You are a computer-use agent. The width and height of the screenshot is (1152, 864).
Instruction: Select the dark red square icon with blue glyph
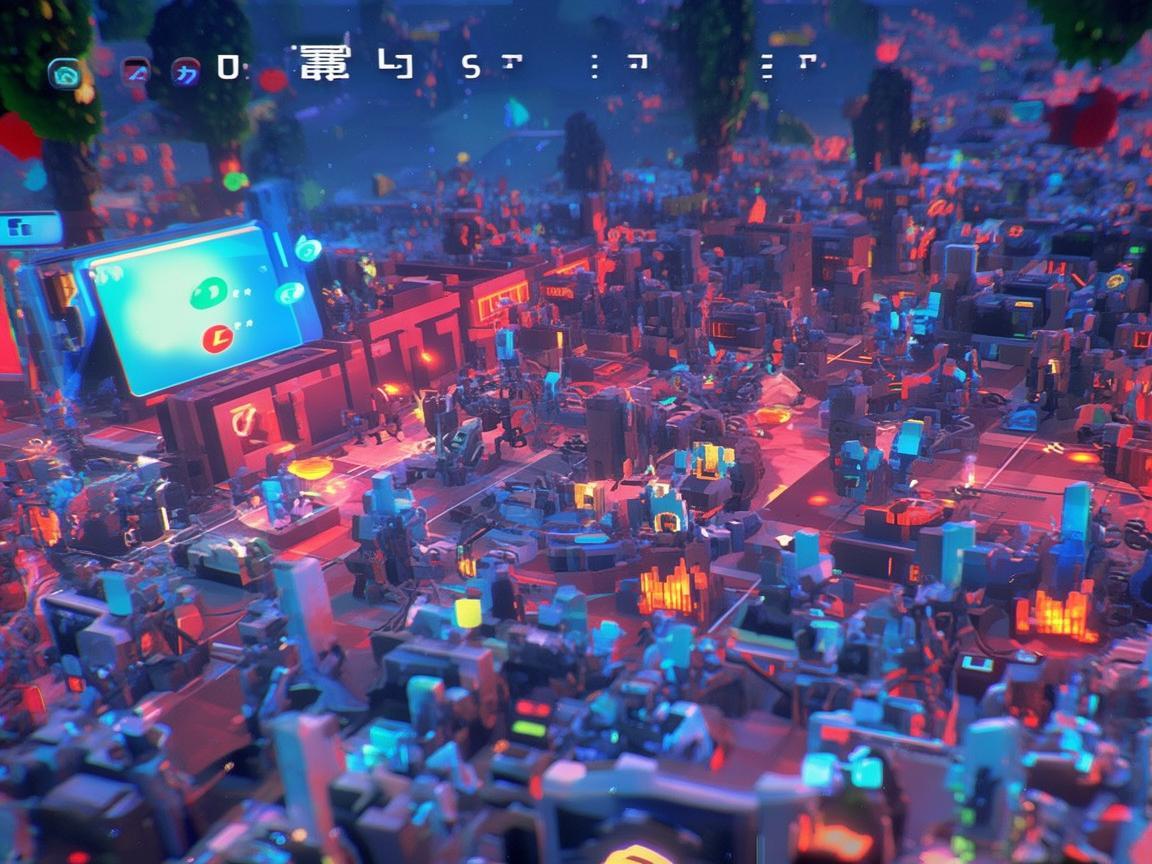click(135, 72)
